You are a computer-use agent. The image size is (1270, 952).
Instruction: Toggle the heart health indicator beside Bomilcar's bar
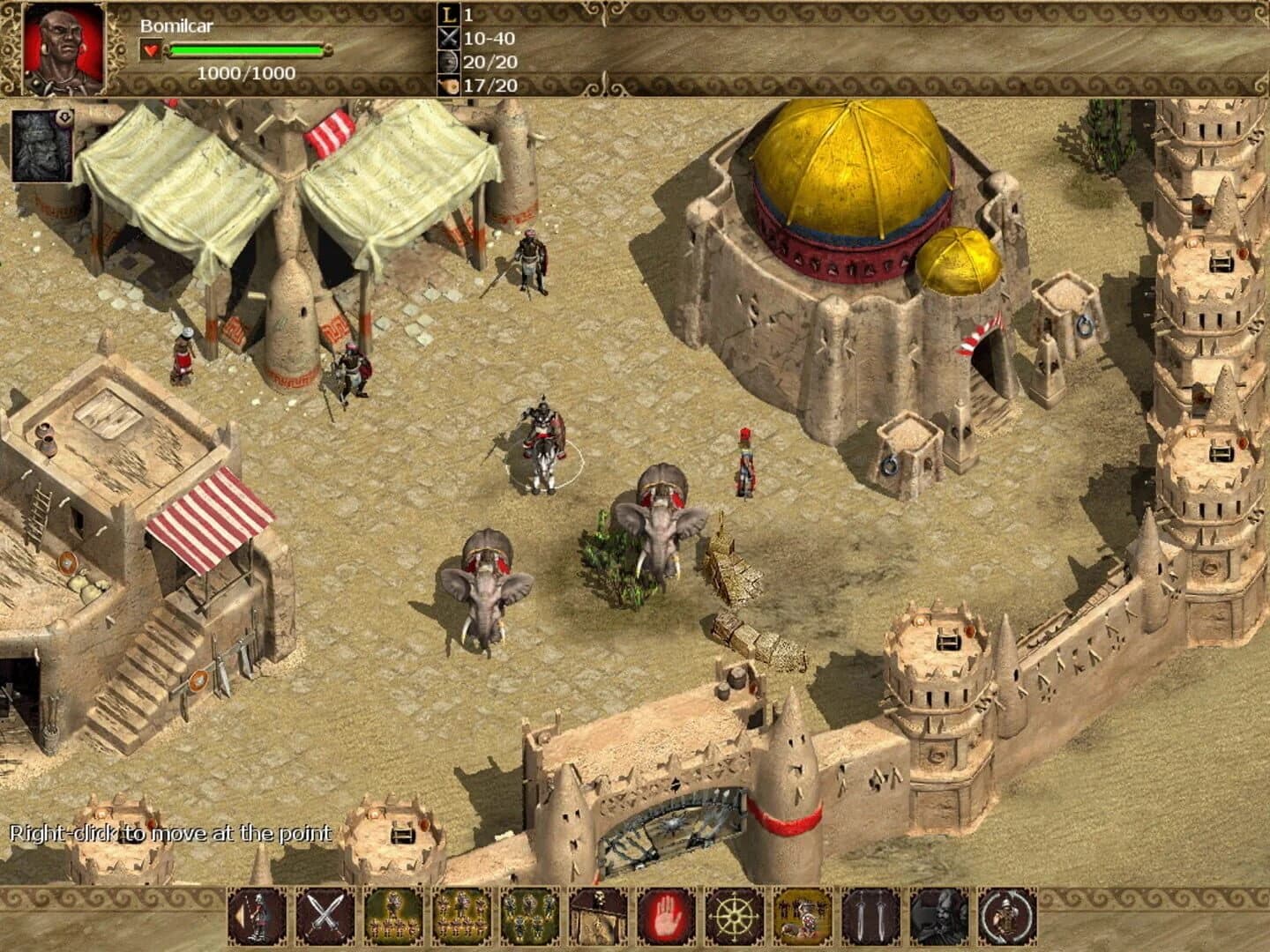[152, 50]
